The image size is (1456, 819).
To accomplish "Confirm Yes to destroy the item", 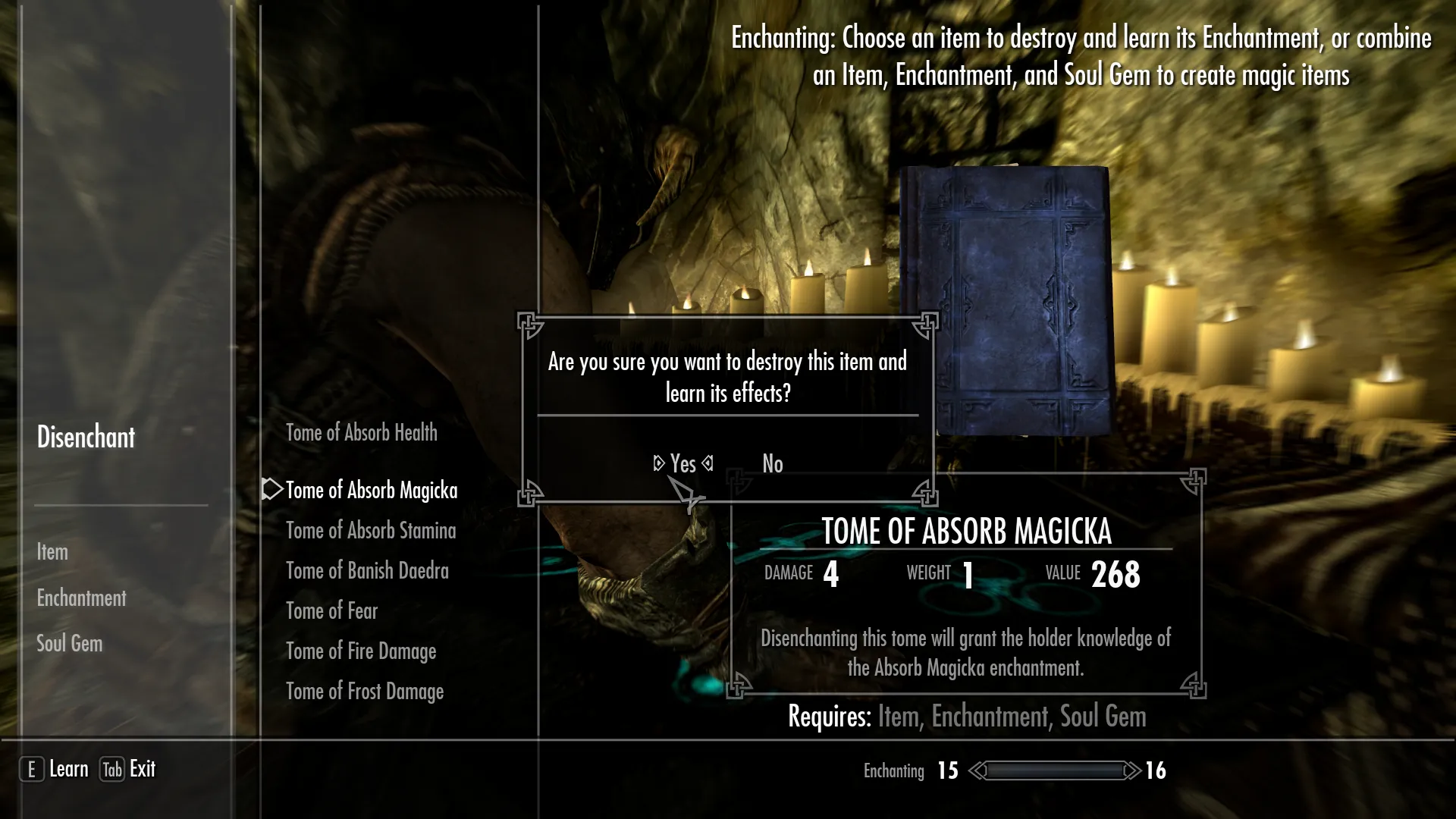I will point(682,463).
